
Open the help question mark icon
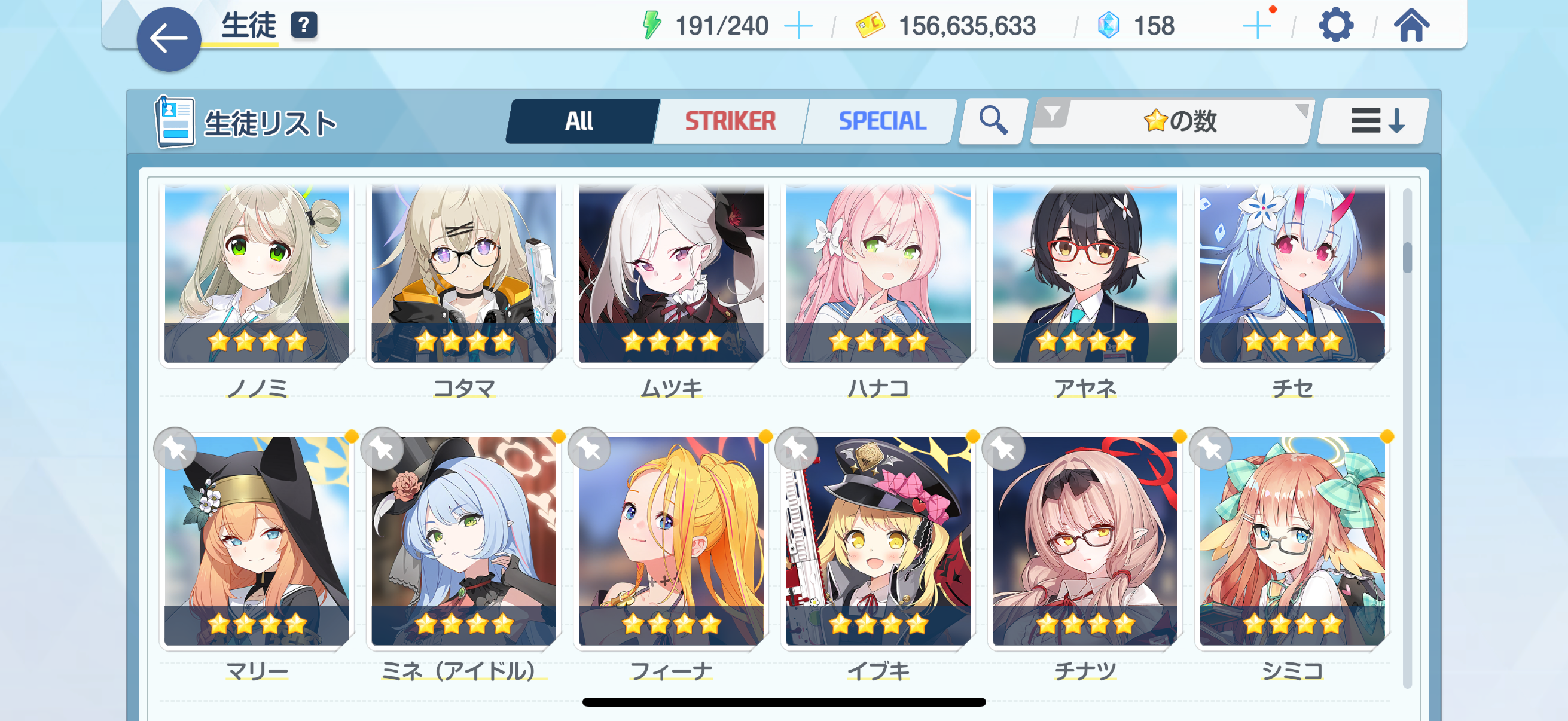[304, 26]
